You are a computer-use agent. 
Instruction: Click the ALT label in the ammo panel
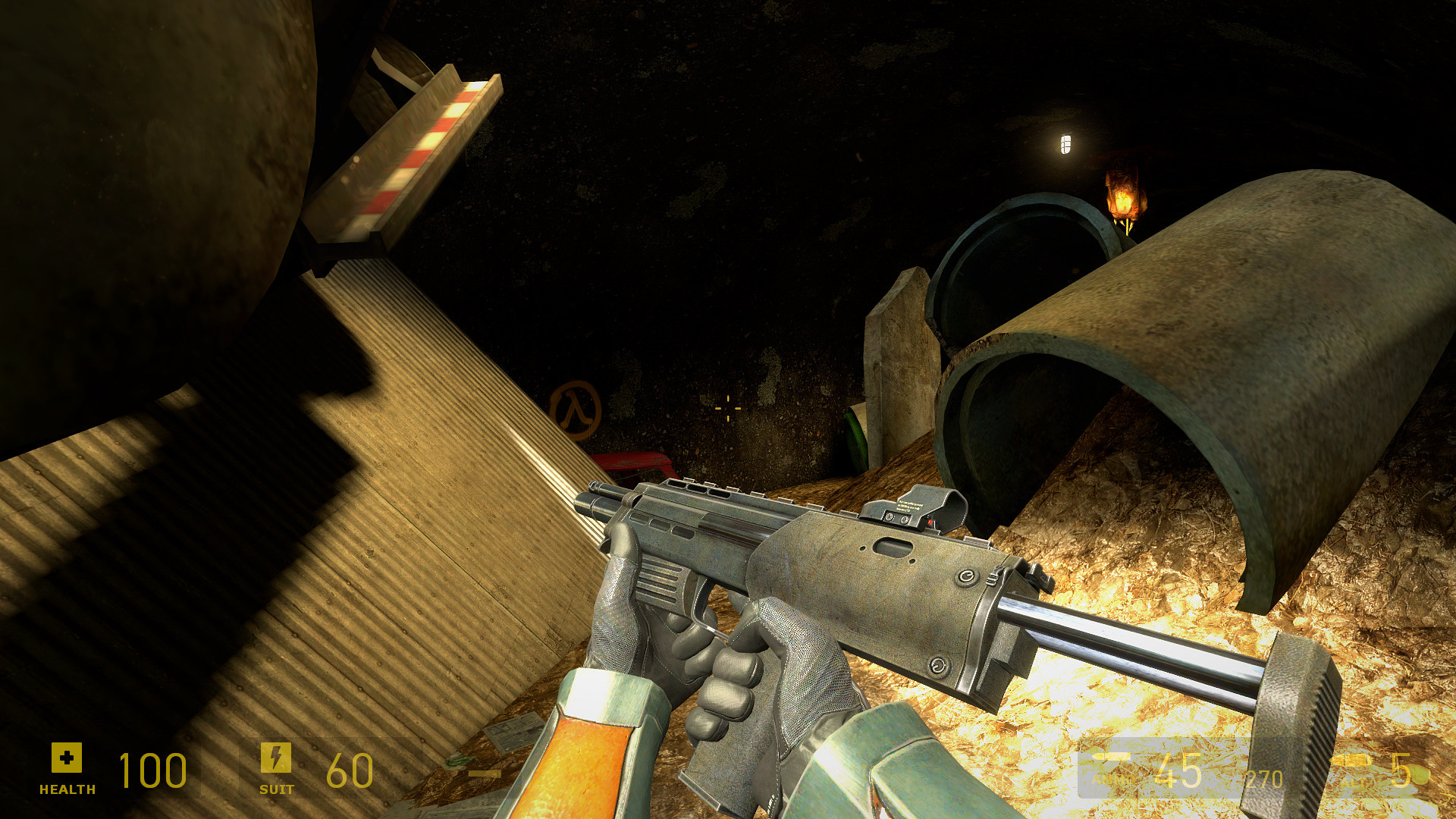click(1351, 781)
